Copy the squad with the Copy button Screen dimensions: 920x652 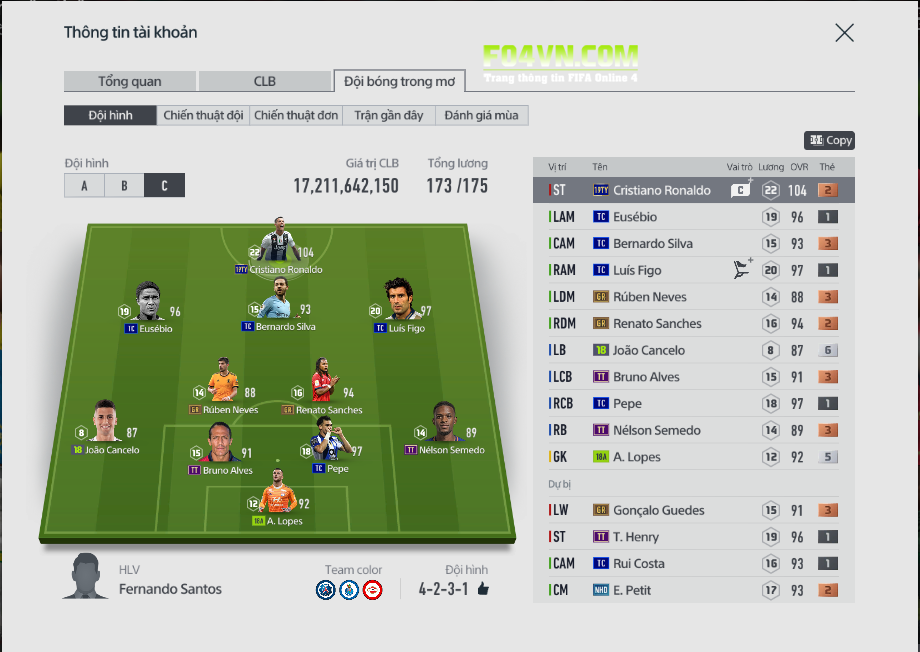[x=830, y=141]
